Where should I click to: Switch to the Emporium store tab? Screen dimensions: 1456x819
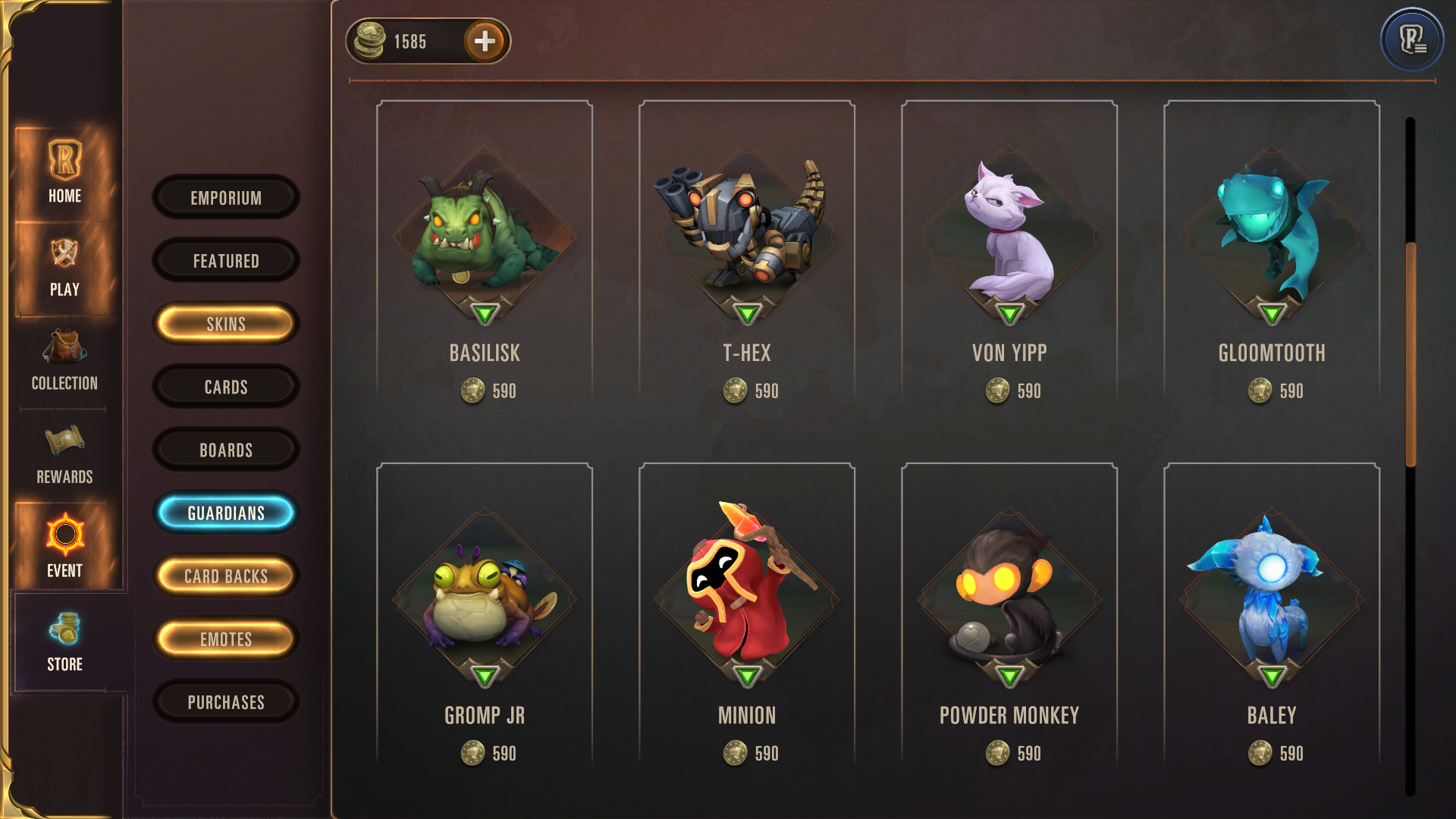(226, 198)
